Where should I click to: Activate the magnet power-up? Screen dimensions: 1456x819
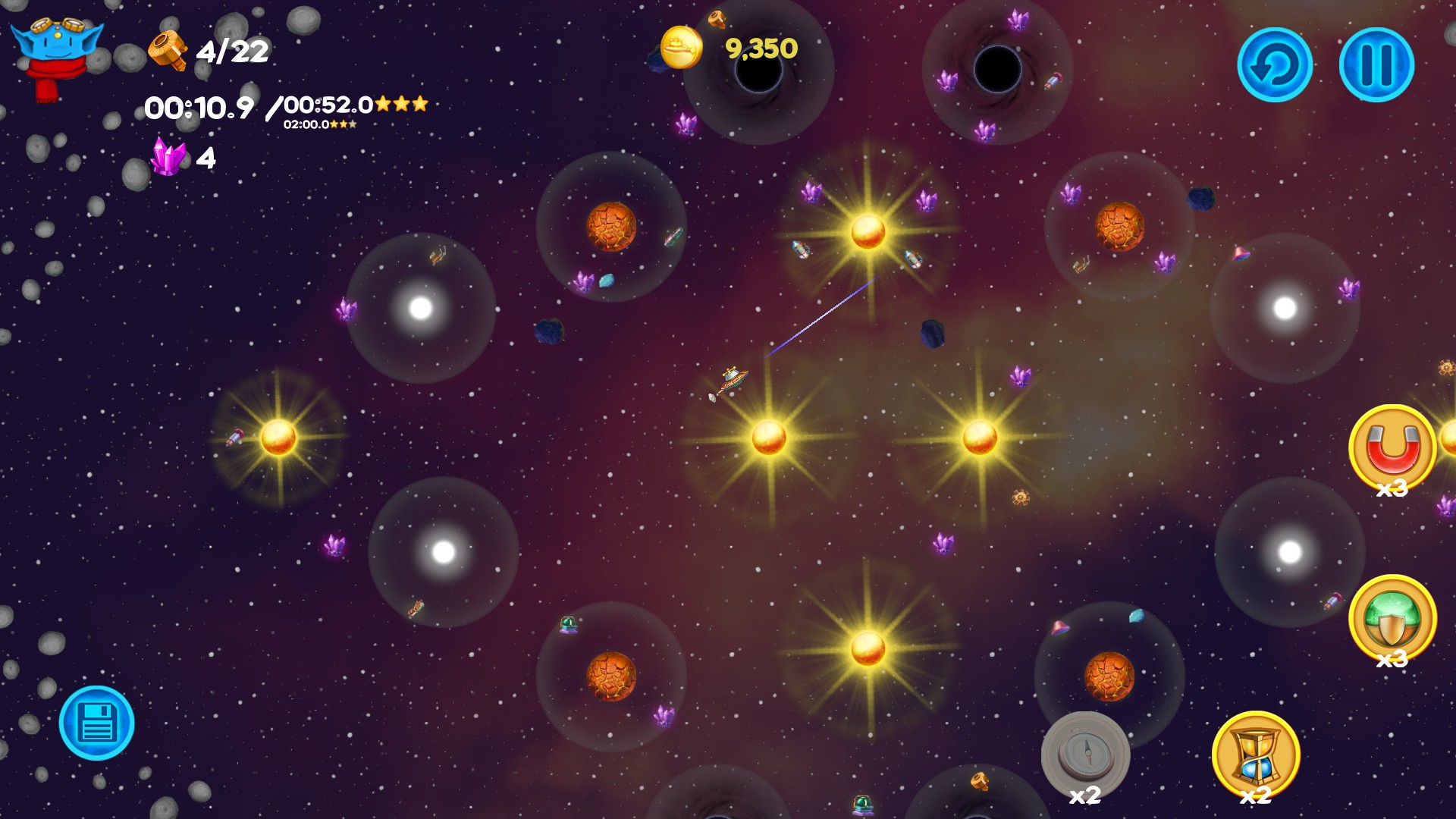1392,448
